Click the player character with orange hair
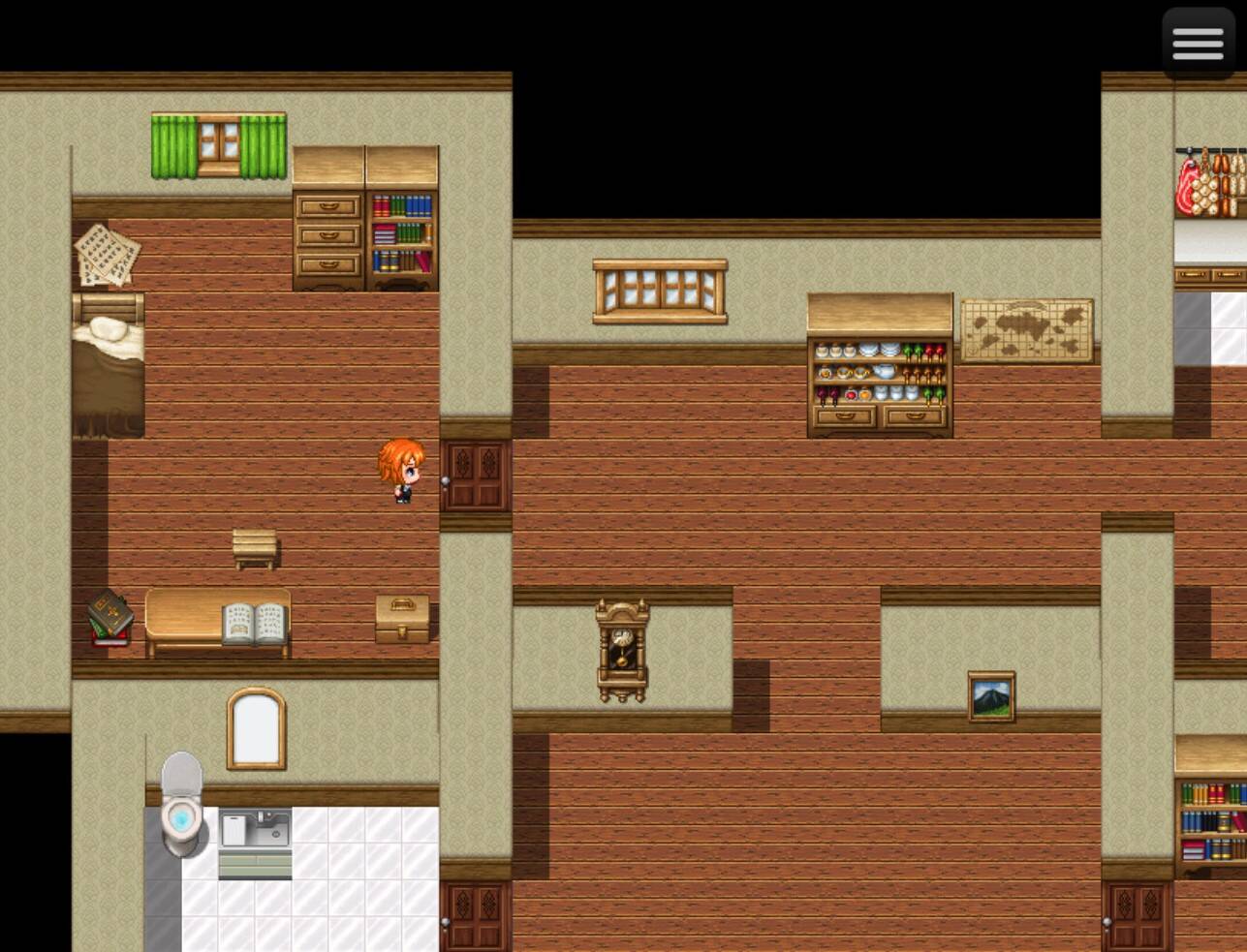This screenshot has height=952, width=1247. pyautogui.click(x=401, y=475)
